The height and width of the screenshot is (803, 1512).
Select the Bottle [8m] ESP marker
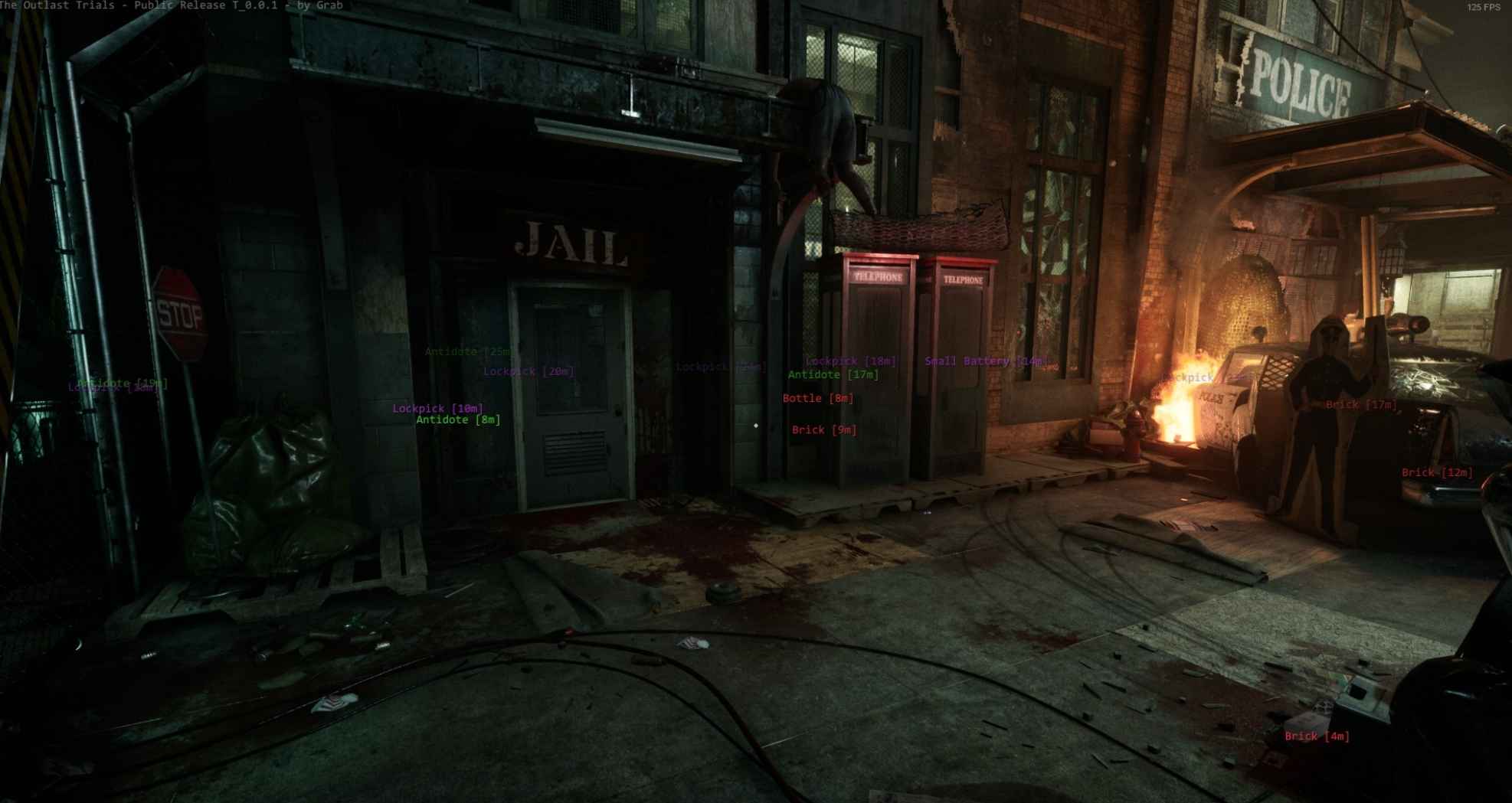click(818, 398)
